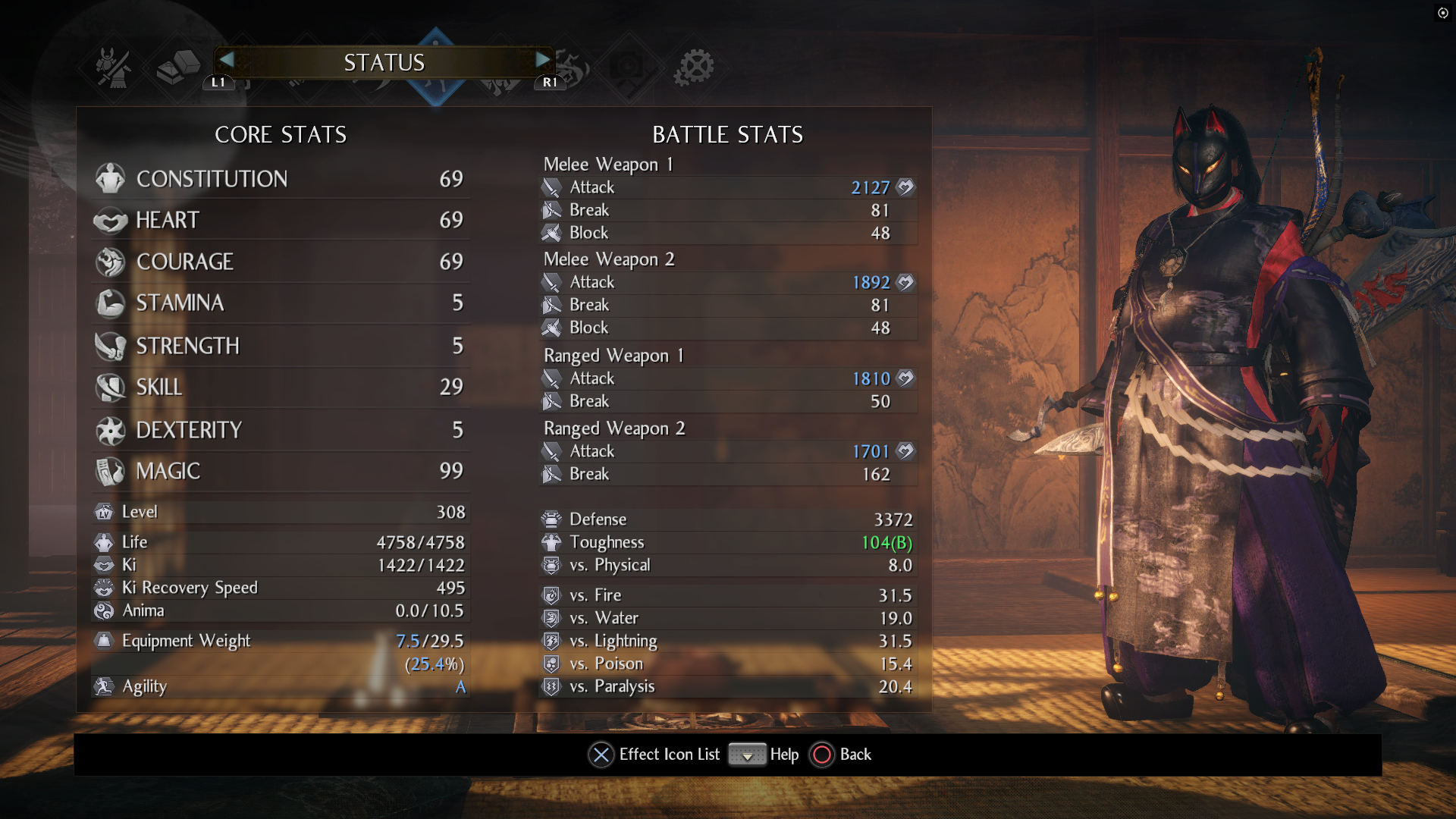Select the Dexterity stat row
Image resolution: width=1456 pixels, height=819 pixels.
pos(281,431)
